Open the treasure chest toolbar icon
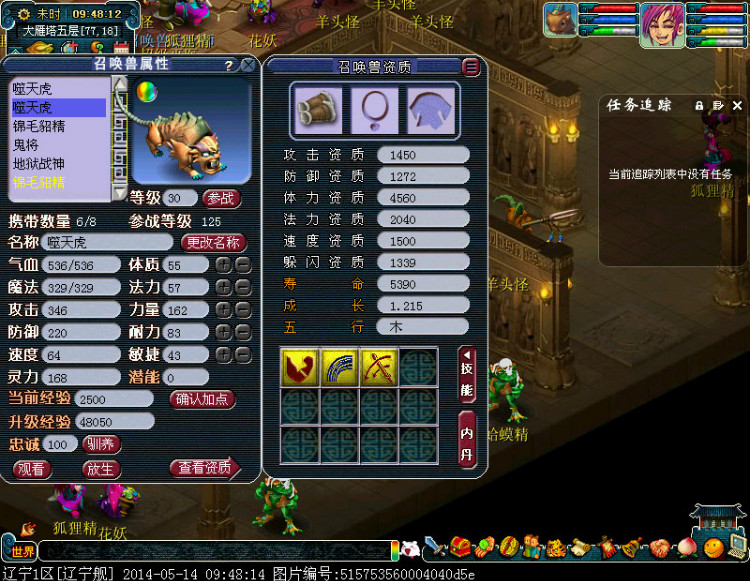 (x=460, y=547)
